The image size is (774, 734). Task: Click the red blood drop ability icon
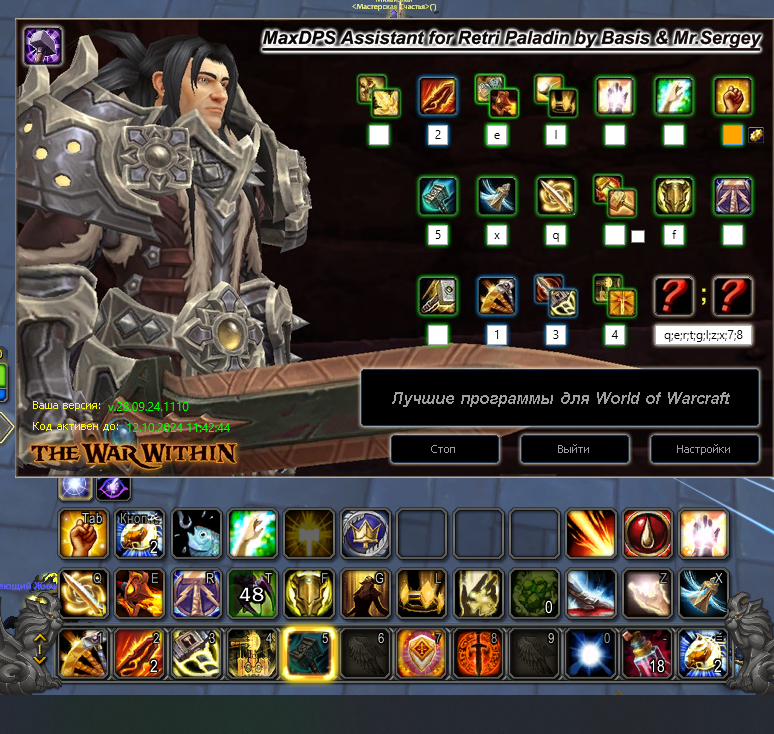pyautogui.click(x=646, y=534)
